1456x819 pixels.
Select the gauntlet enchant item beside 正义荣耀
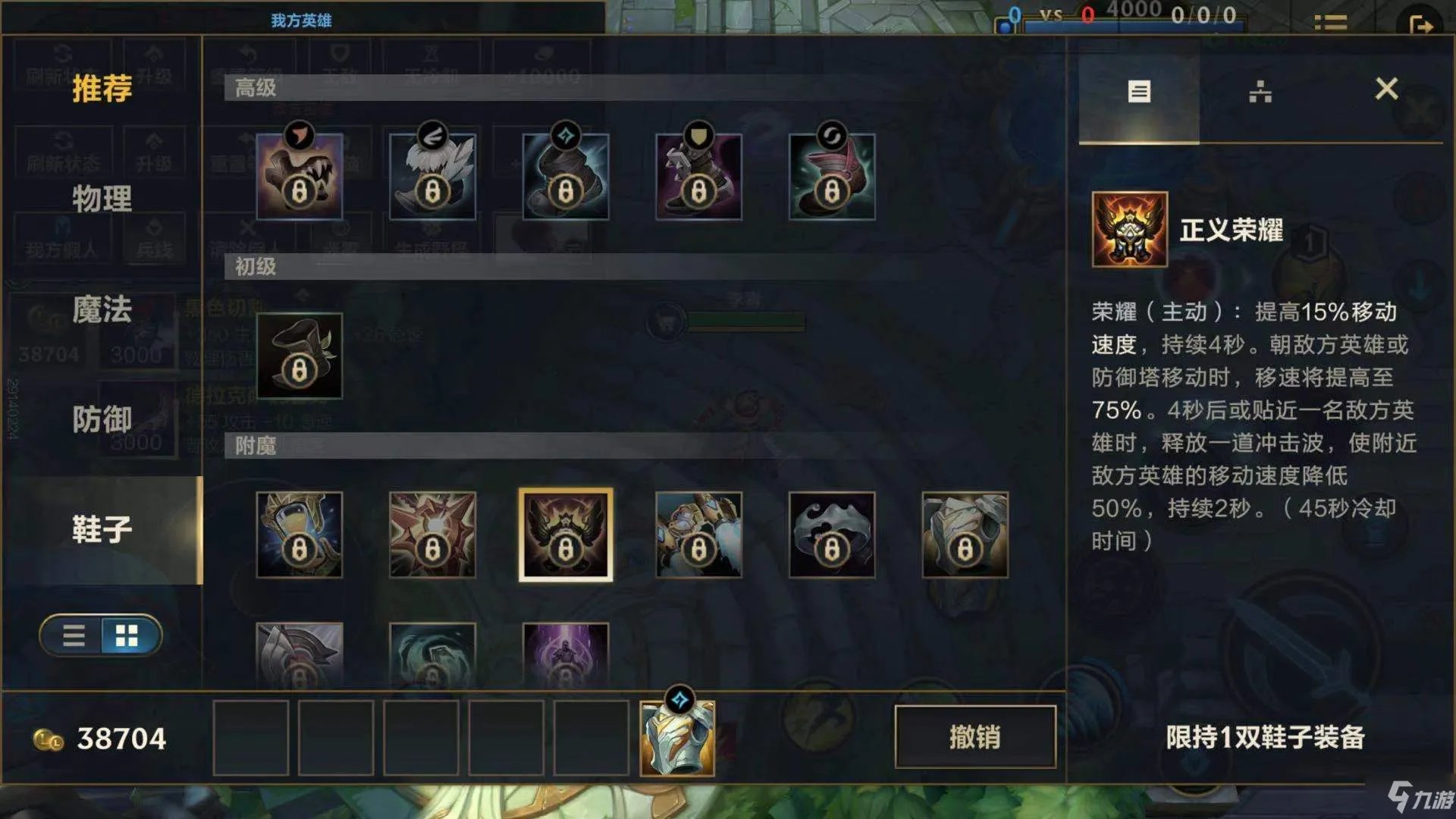(x=698, y=533)
